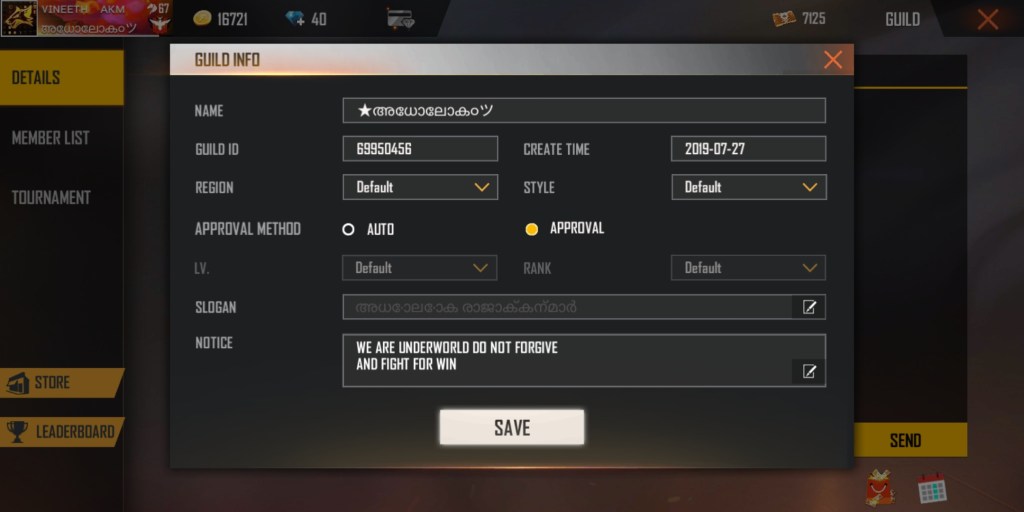Edit the guild slogan
1024x512 pixels.
809,307
